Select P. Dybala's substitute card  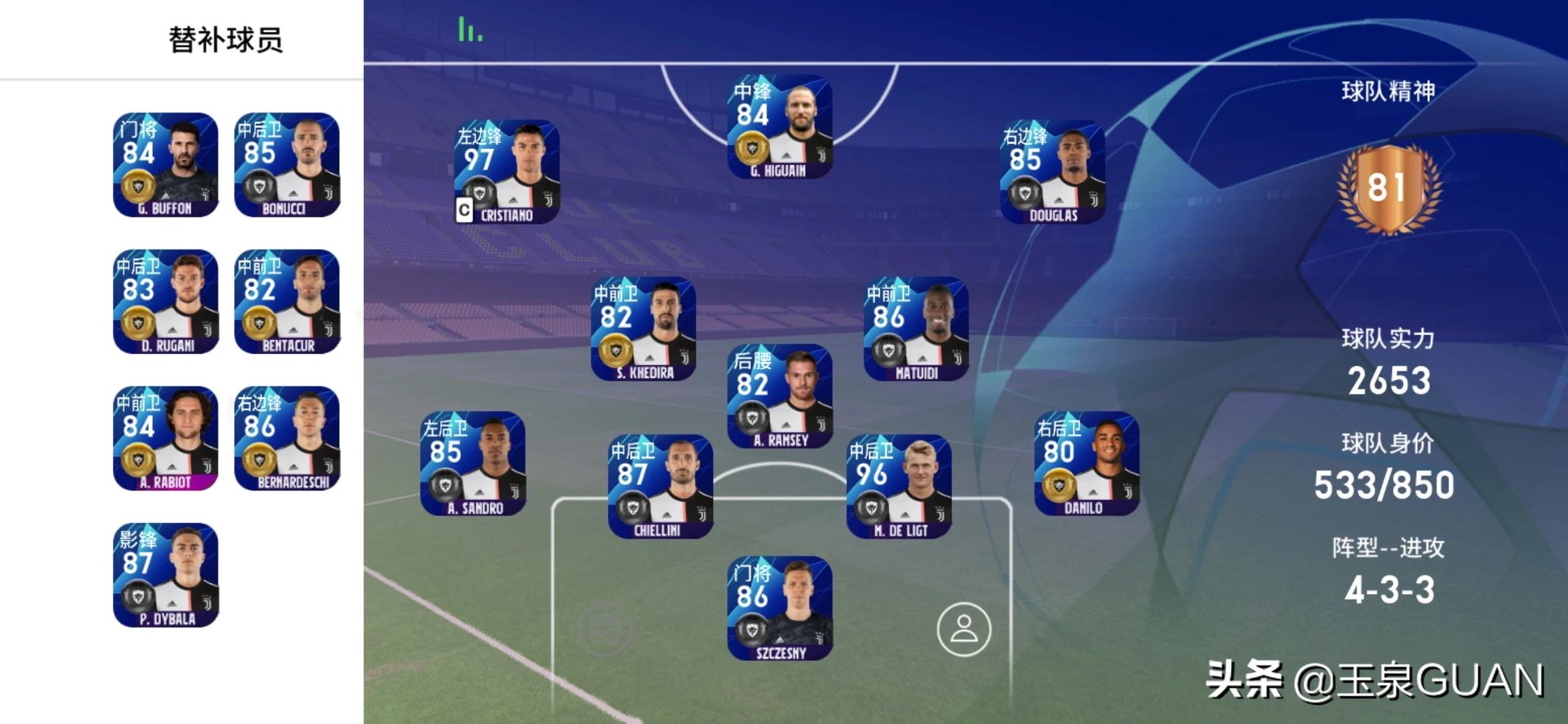tap(166, 575)
